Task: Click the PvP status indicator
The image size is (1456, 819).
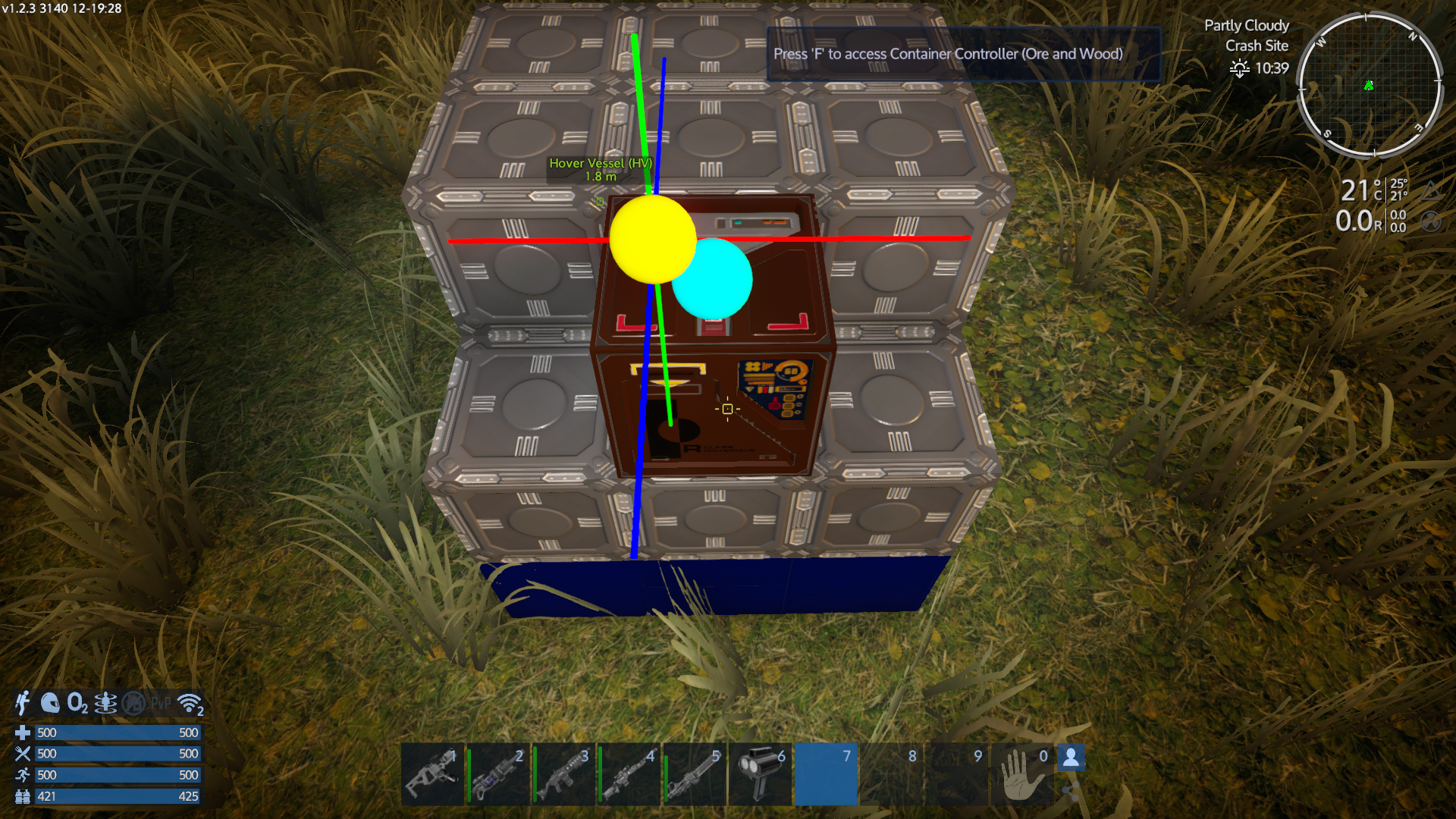Action: [x=161, y=704]
